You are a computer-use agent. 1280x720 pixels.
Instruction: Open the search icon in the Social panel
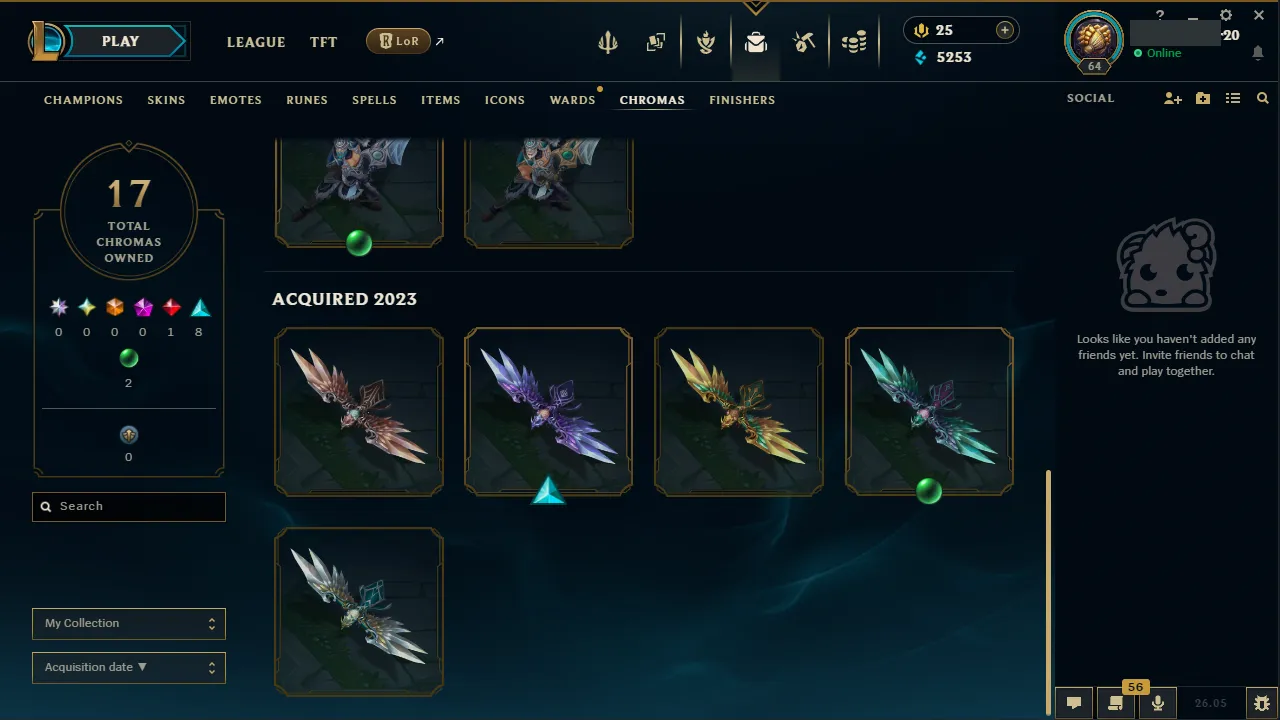[x=1262, y=98]
